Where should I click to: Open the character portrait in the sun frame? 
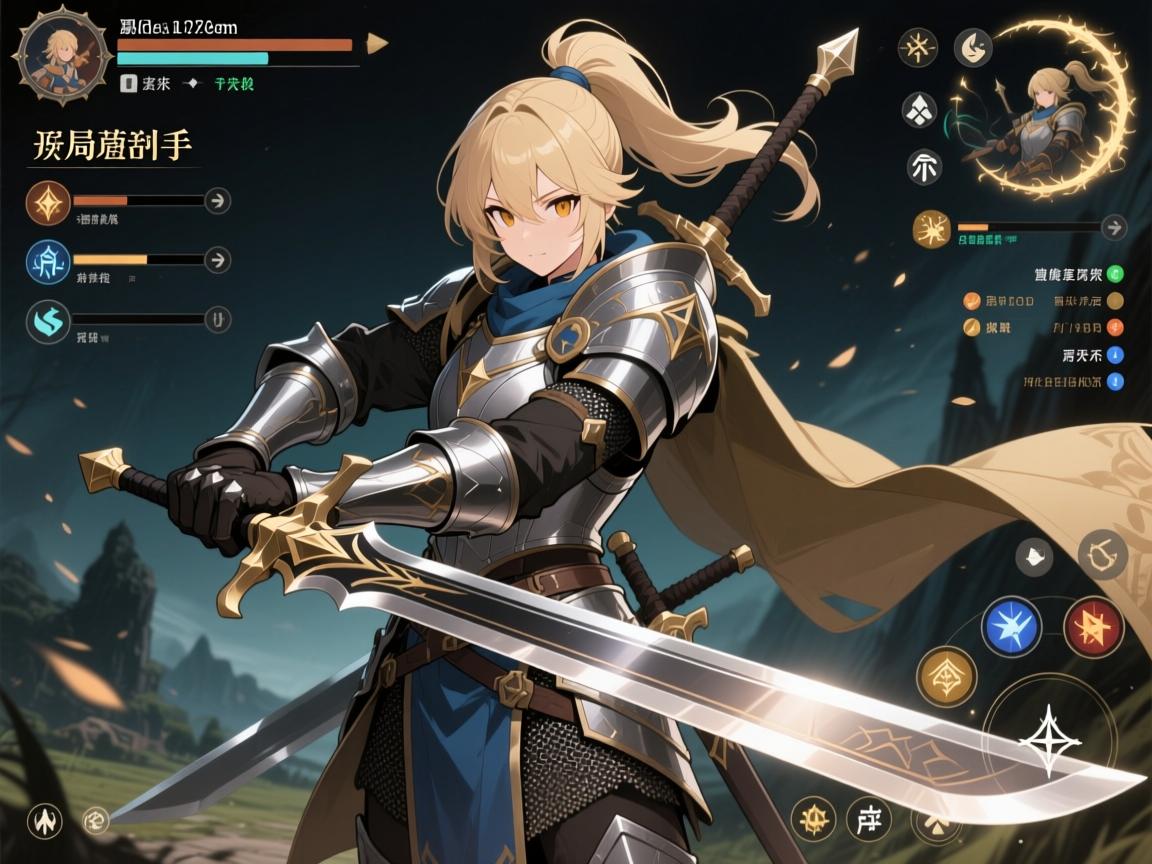pos(62,54)
